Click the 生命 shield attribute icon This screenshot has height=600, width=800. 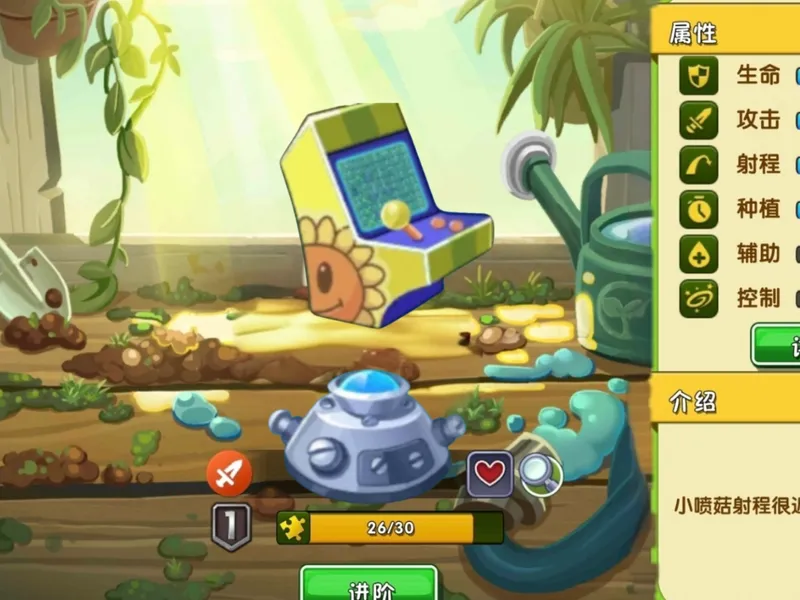[699, 76]
